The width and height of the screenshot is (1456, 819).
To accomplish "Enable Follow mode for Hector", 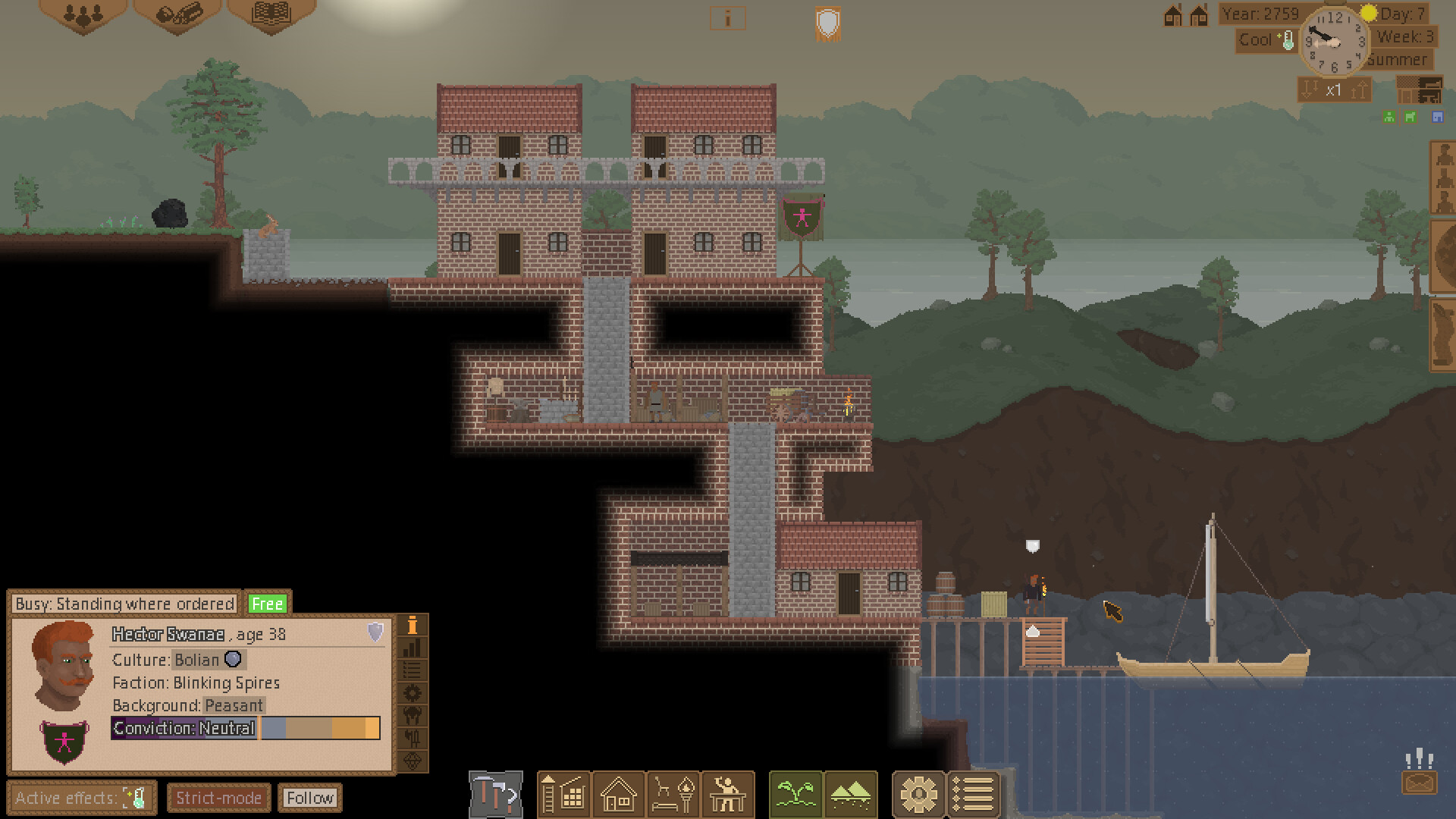I will click(x=310, y=798).
